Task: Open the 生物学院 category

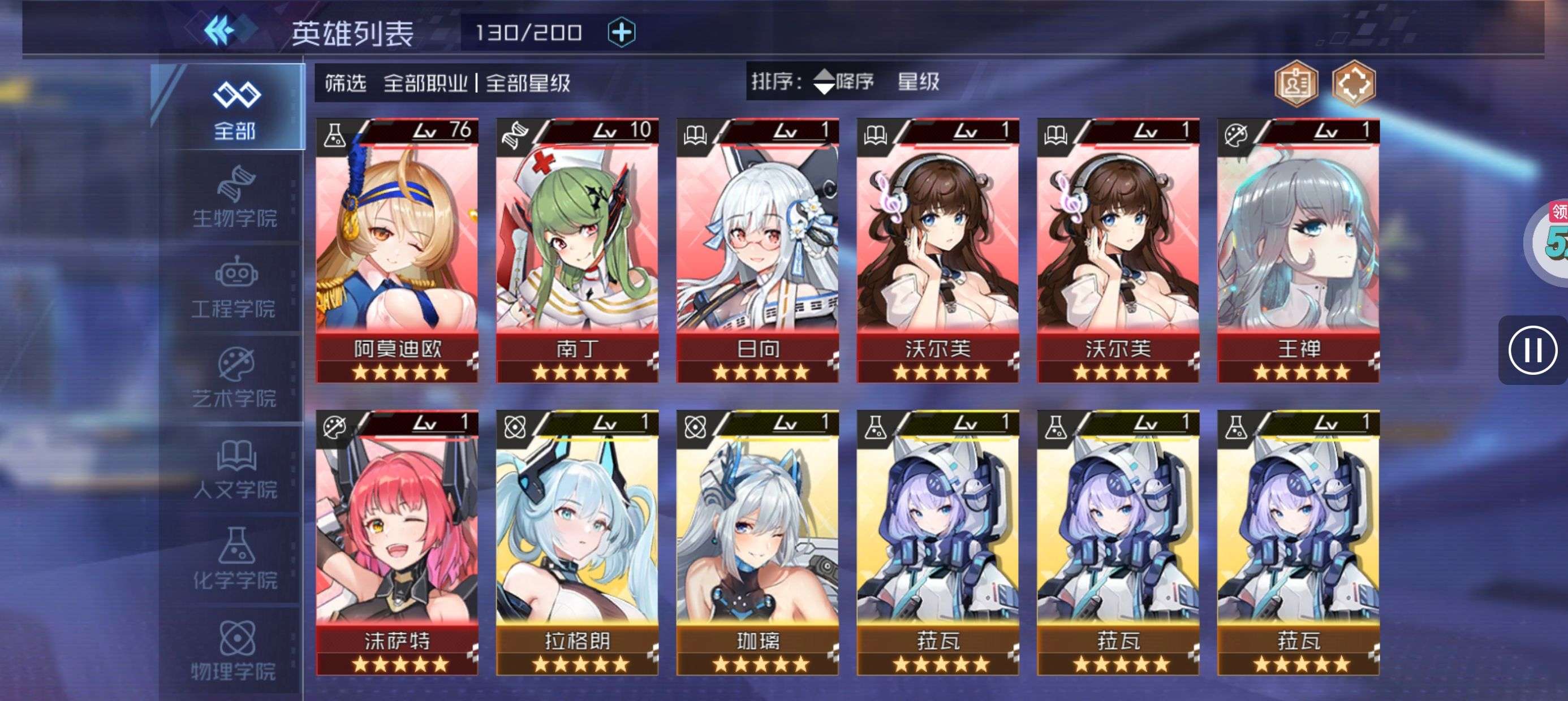Action: 235,198
